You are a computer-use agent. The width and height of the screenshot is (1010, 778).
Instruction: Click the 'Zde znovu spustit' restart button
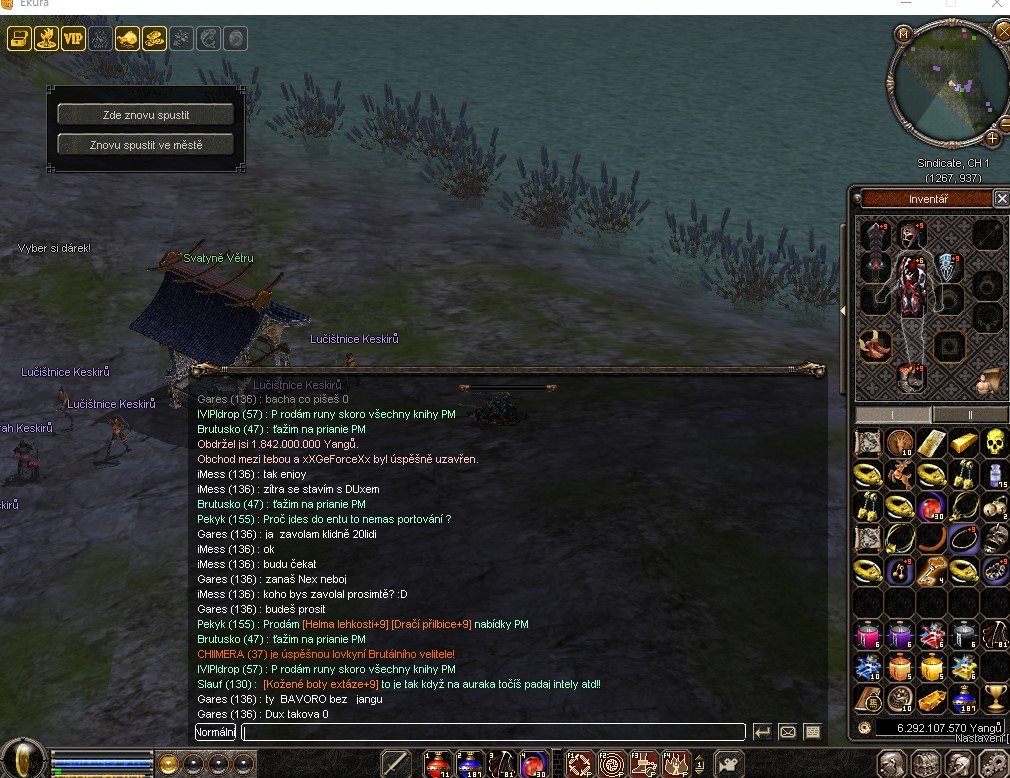tap(146, 114)
